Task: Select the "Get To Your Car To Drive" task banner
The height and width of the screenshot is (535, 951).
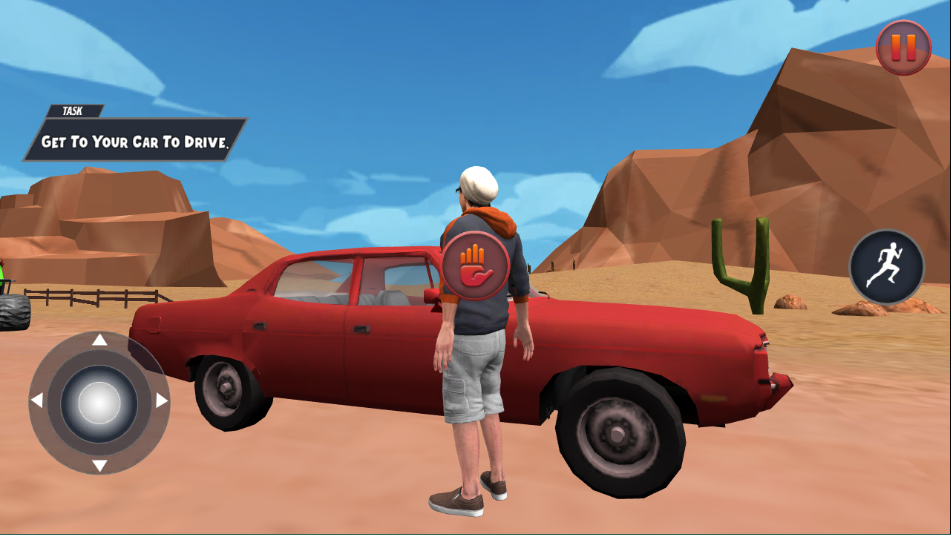Action: point(136,141)
